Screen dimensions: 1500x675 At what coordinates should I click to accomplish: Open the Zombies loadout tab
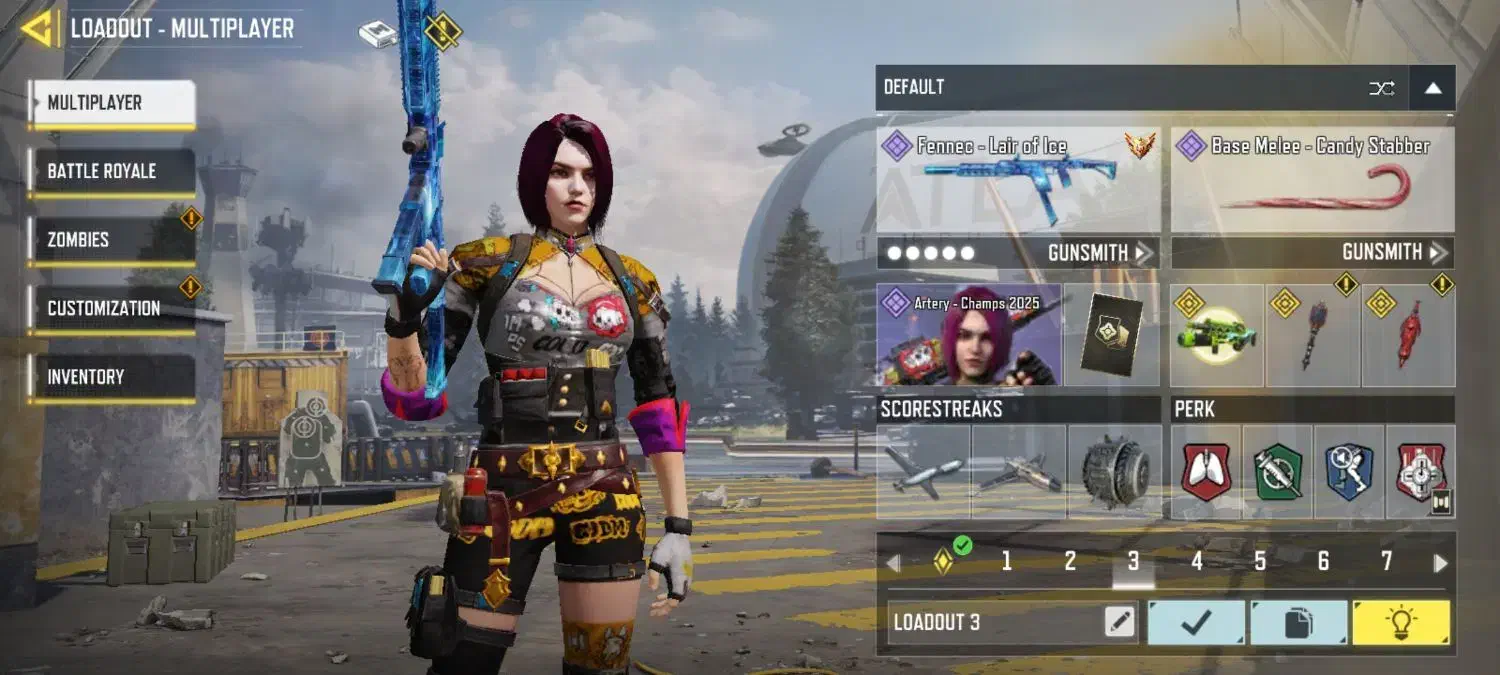click(110, 240)
